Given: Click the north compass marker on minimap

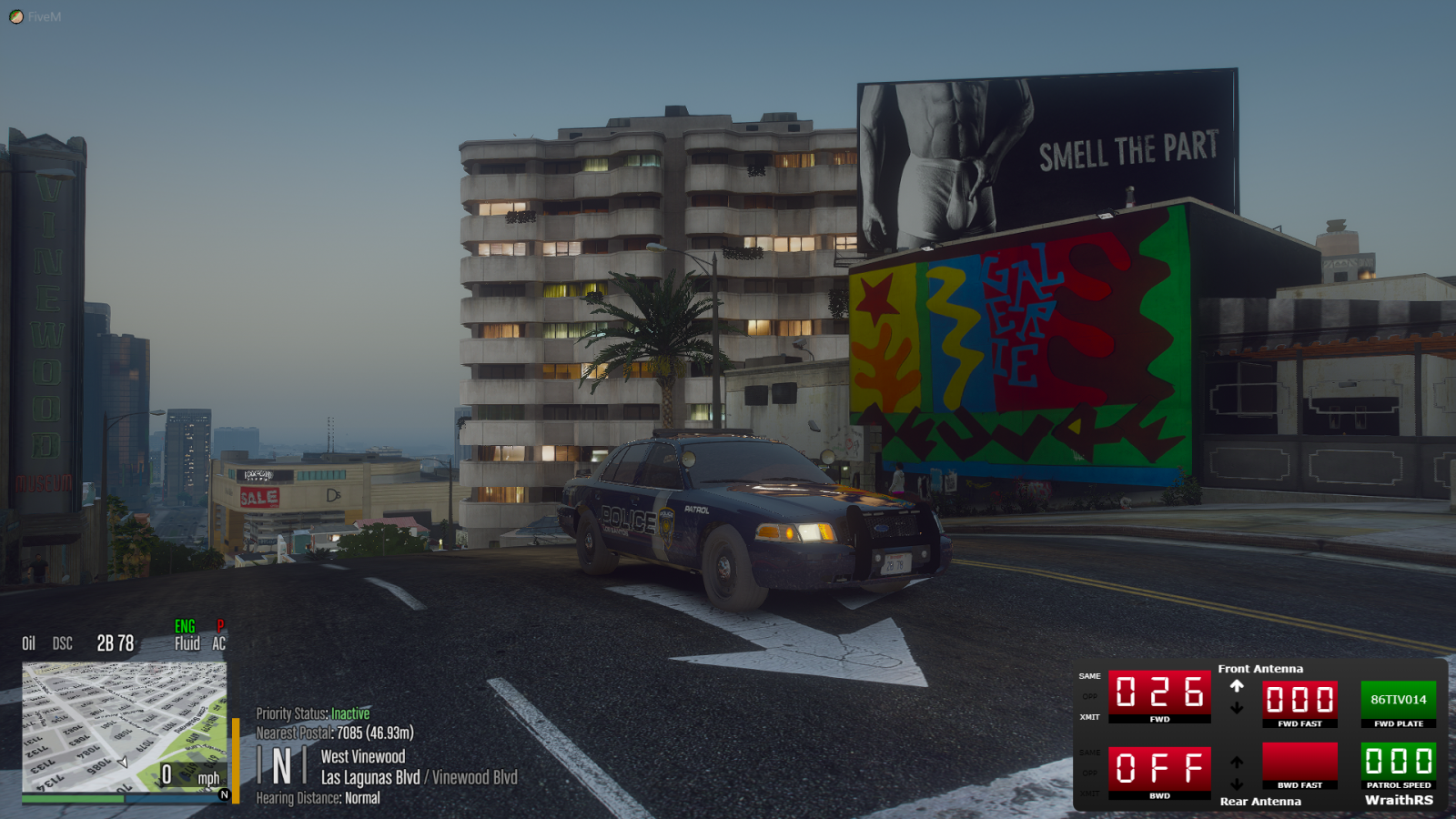Looking at the screenshot, I should tap(224, 794).
